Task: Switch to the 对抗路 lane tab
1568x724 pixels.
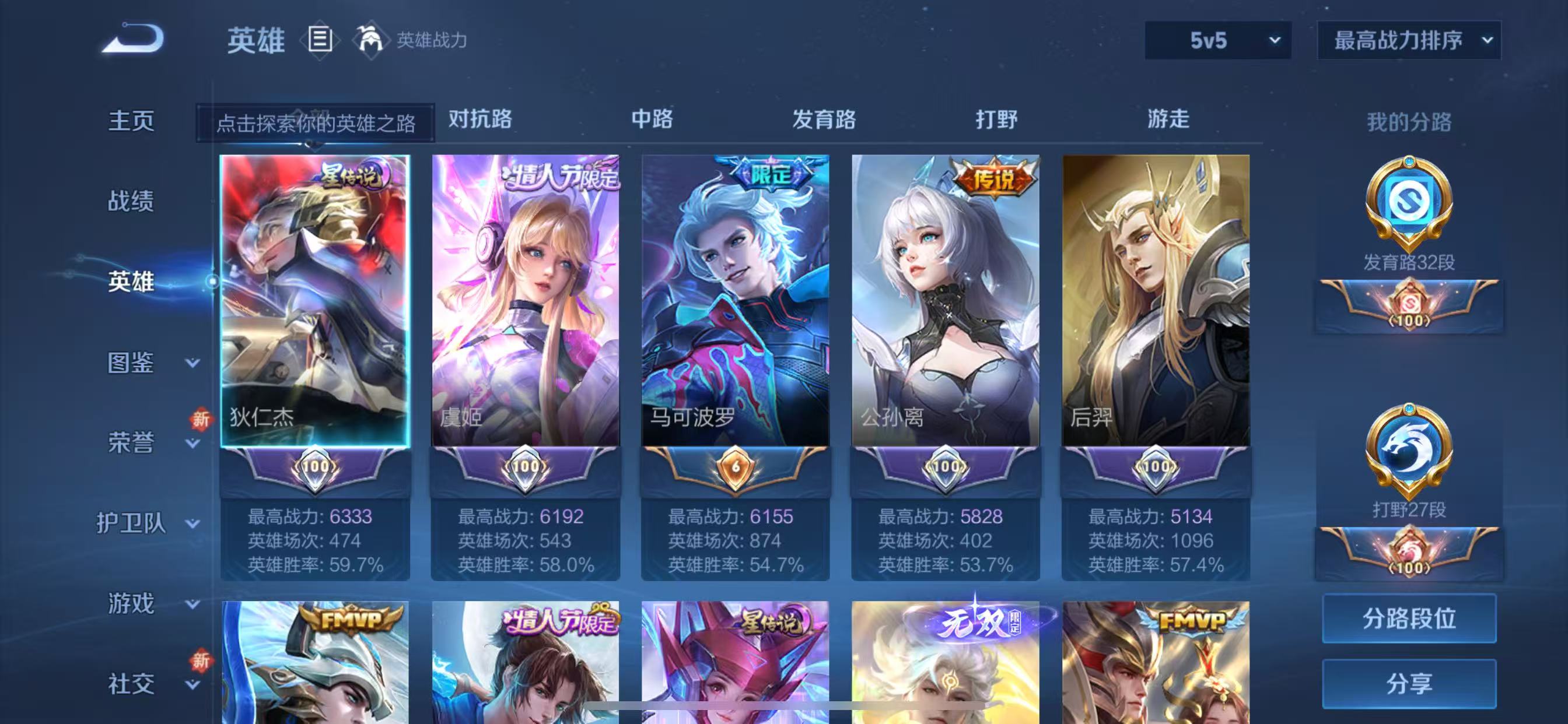Action: pyautogui.click(x=480, y=121)
